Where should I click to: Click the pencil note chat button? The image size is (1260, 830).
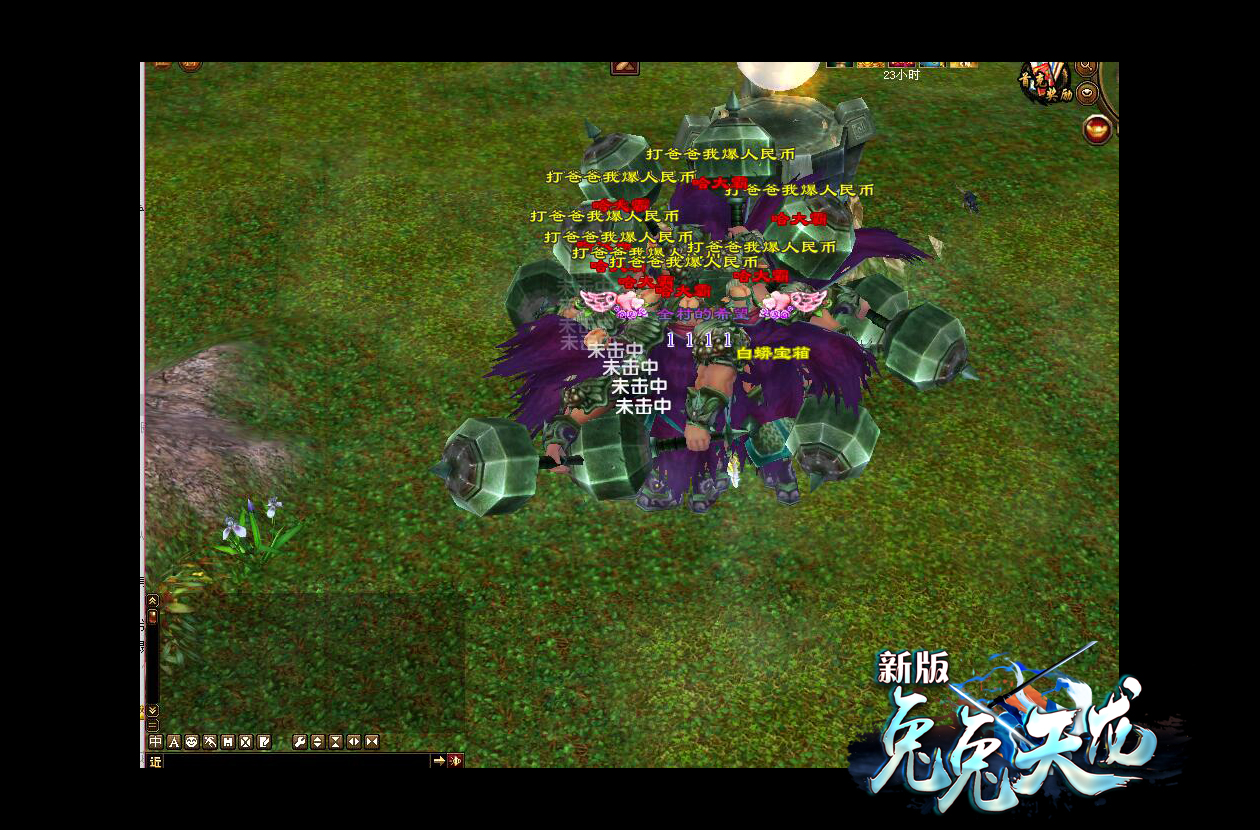264,742
